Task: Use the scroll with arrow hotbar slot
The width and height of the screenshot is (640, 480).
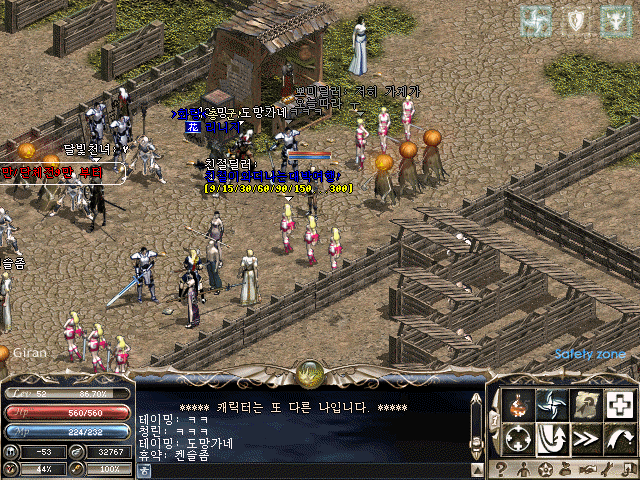Action: click(585, 404)
